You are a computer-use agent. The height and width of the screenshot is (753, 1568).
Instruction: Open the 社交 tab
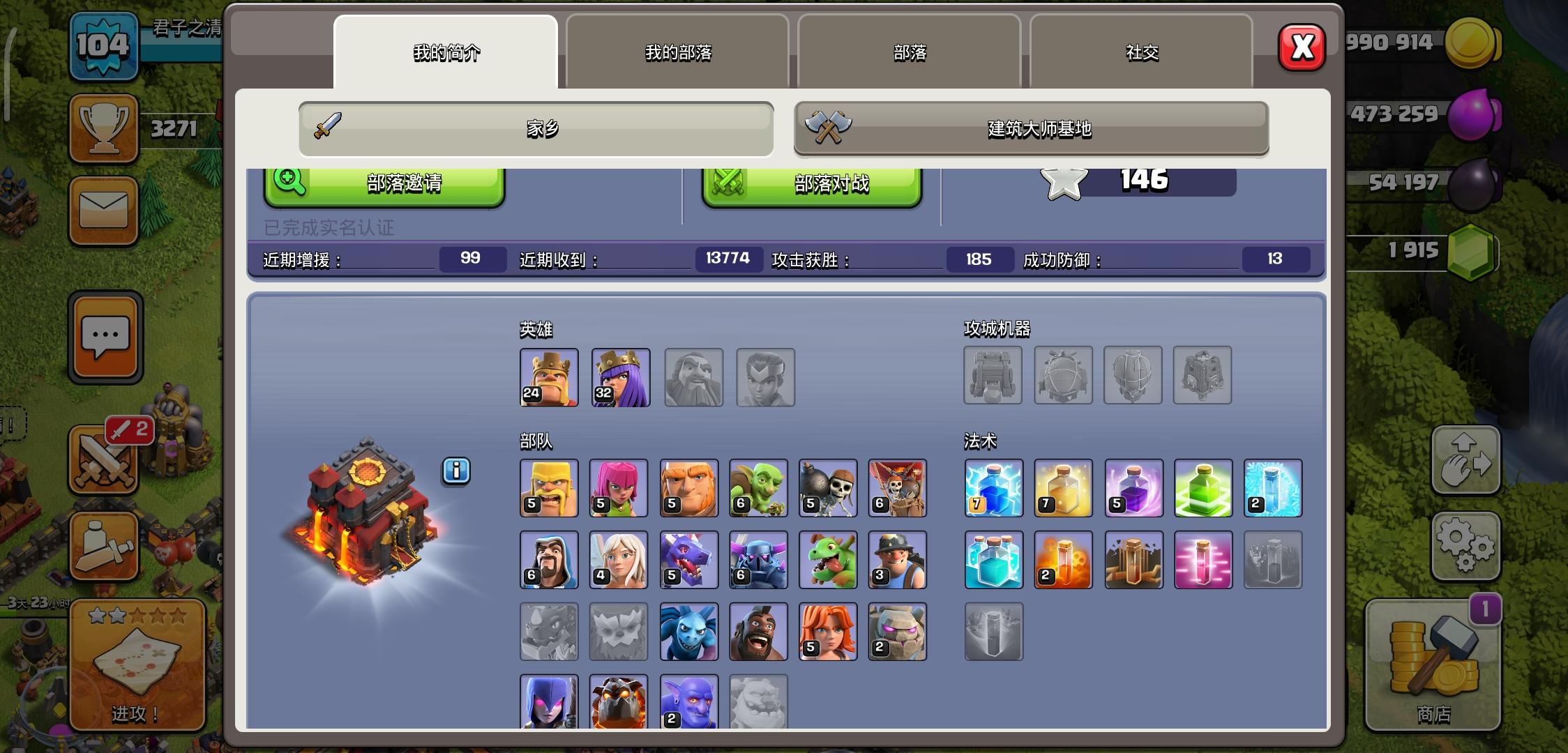point(1141,51)
